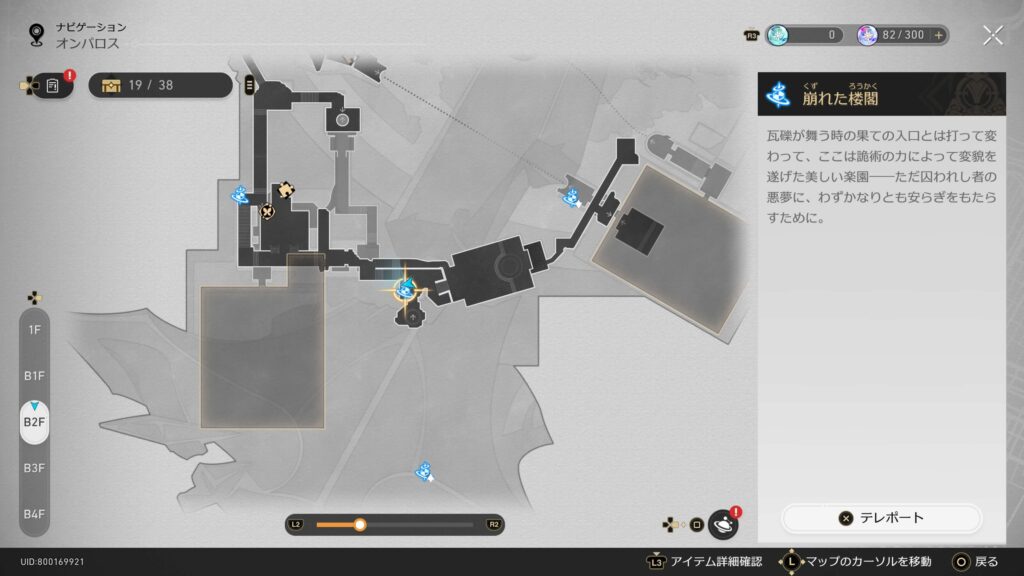Adjust the map zoom slider handle
Viewport: 1024px width, 576px height.
[x=360, y=524]
